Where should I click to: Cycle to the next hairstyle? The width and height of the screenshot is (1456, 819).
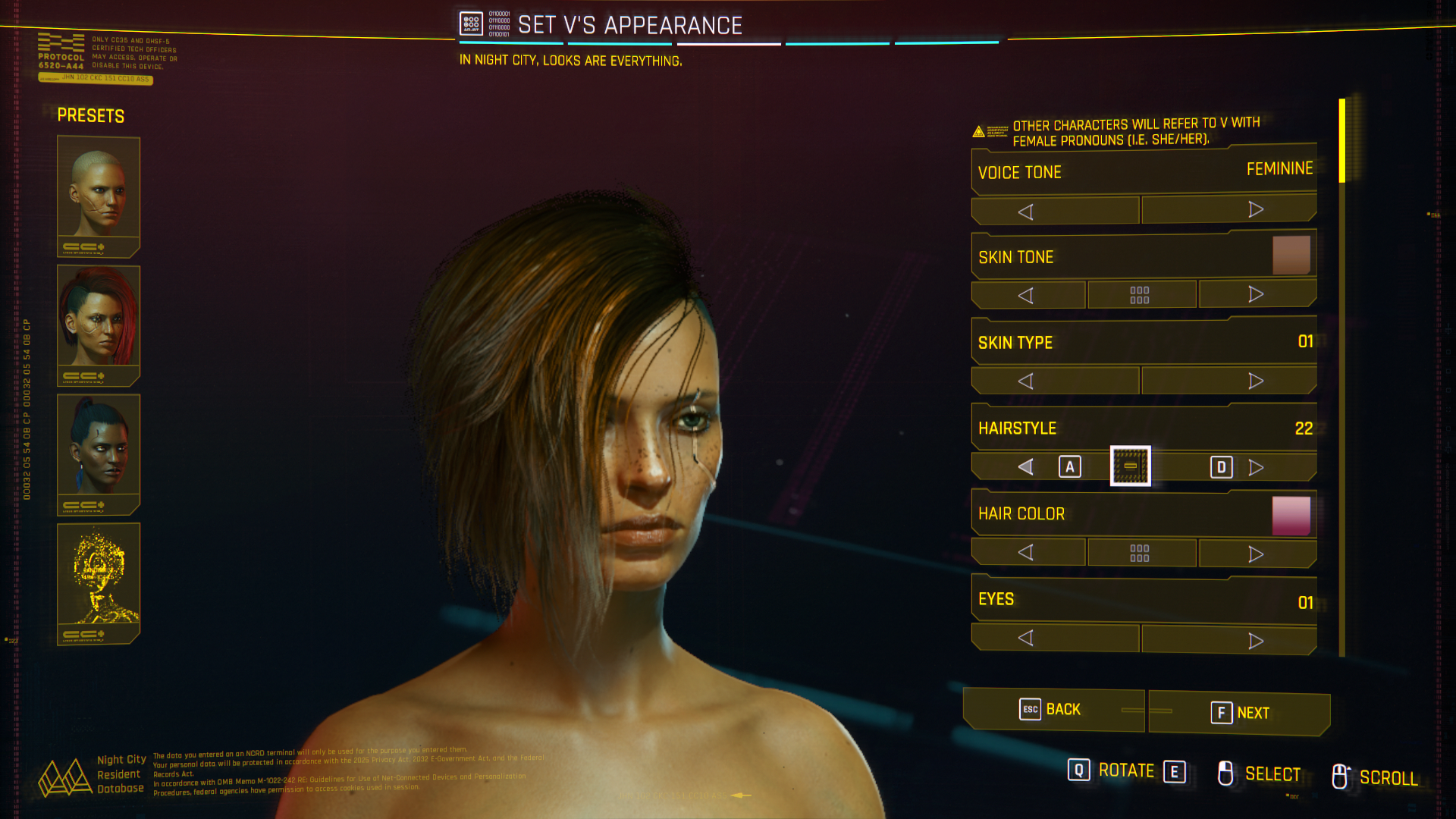(x=1256, y=467)
